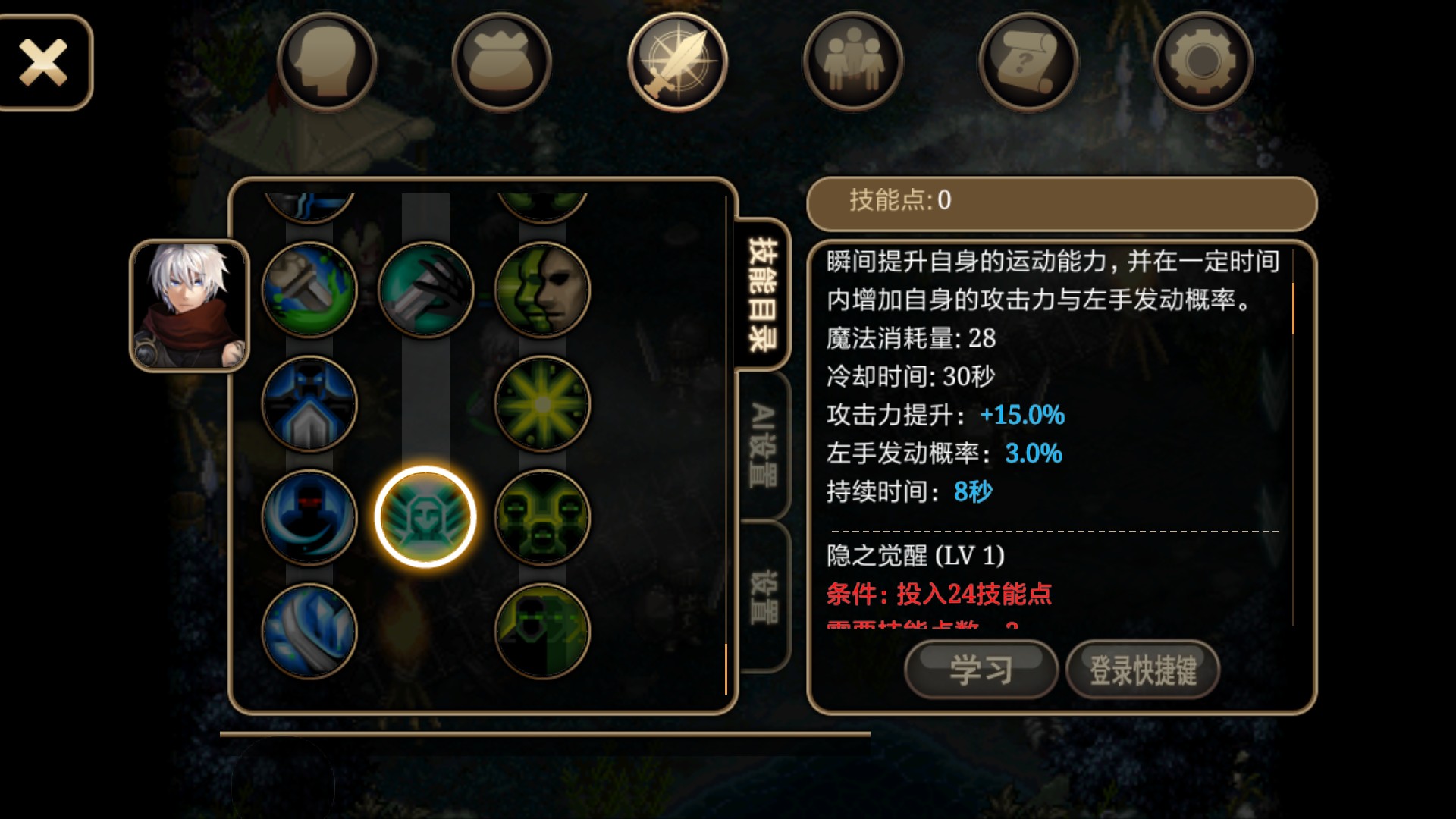The image size is (1456, 819).
Task: Switch to the AI设置 tab
Action: (x=762, y=445)
